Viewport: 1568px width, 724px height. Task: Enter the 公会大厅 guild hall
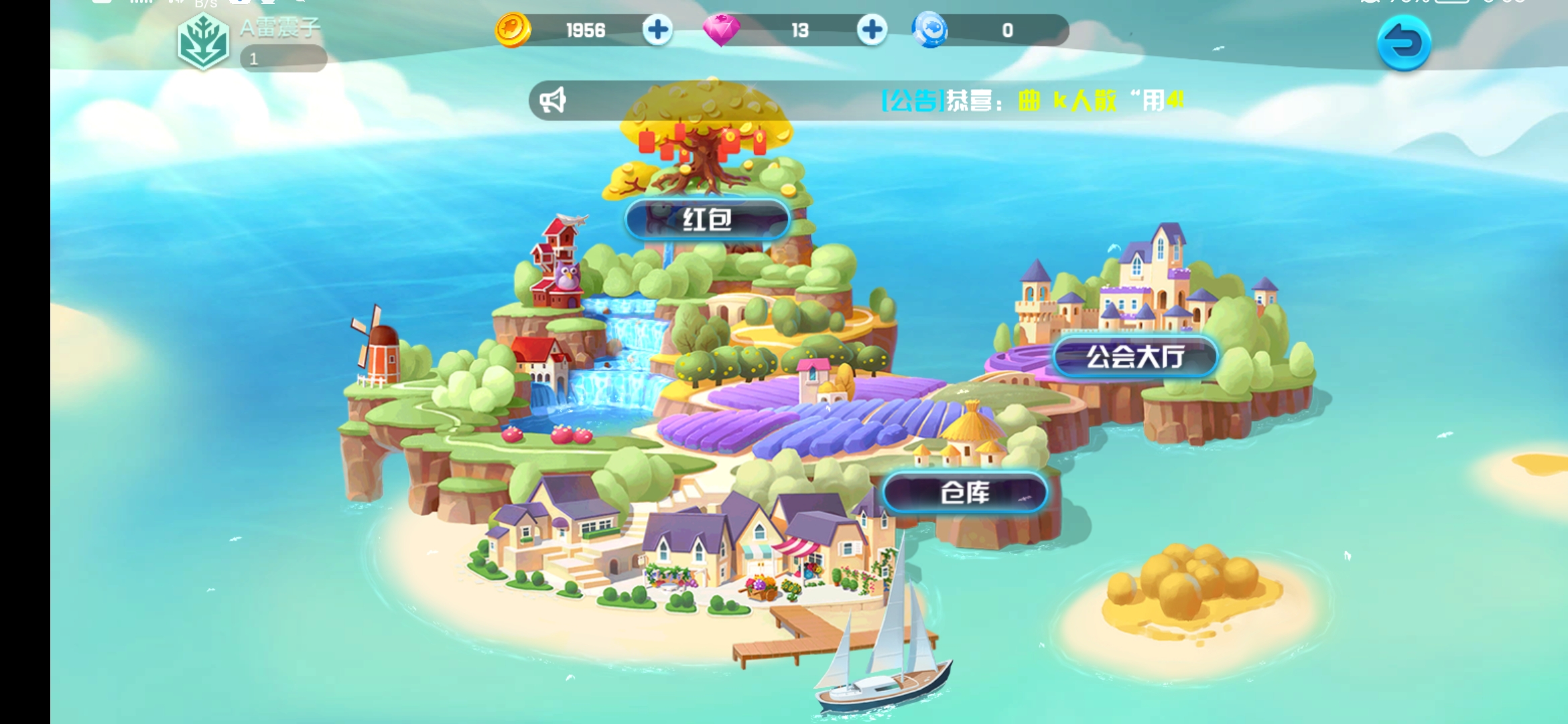click(x=1134, y=356)
